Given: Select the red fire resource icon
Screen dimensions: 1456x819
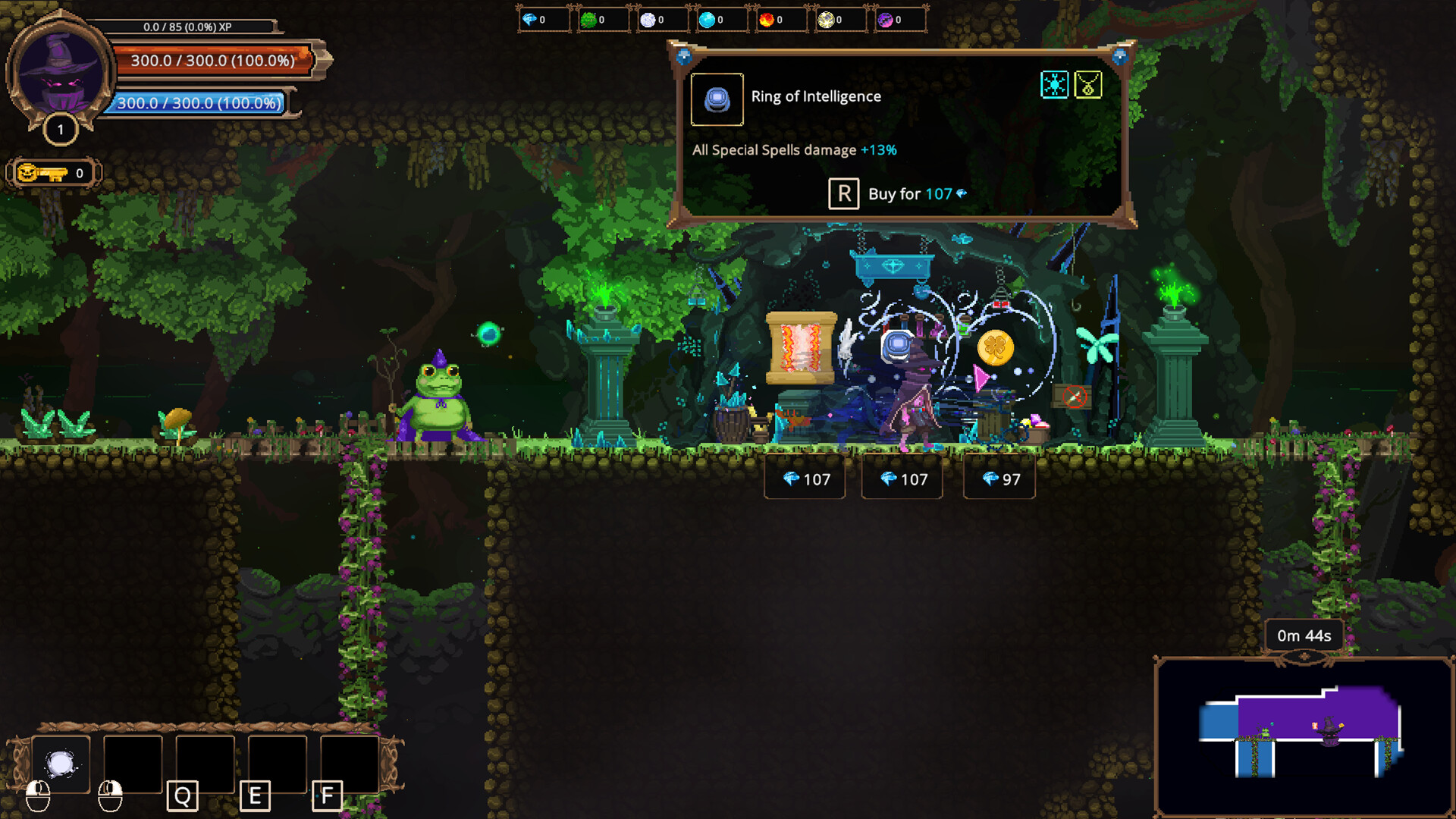Looking at the screenshot, I should [x=766, y=20].
